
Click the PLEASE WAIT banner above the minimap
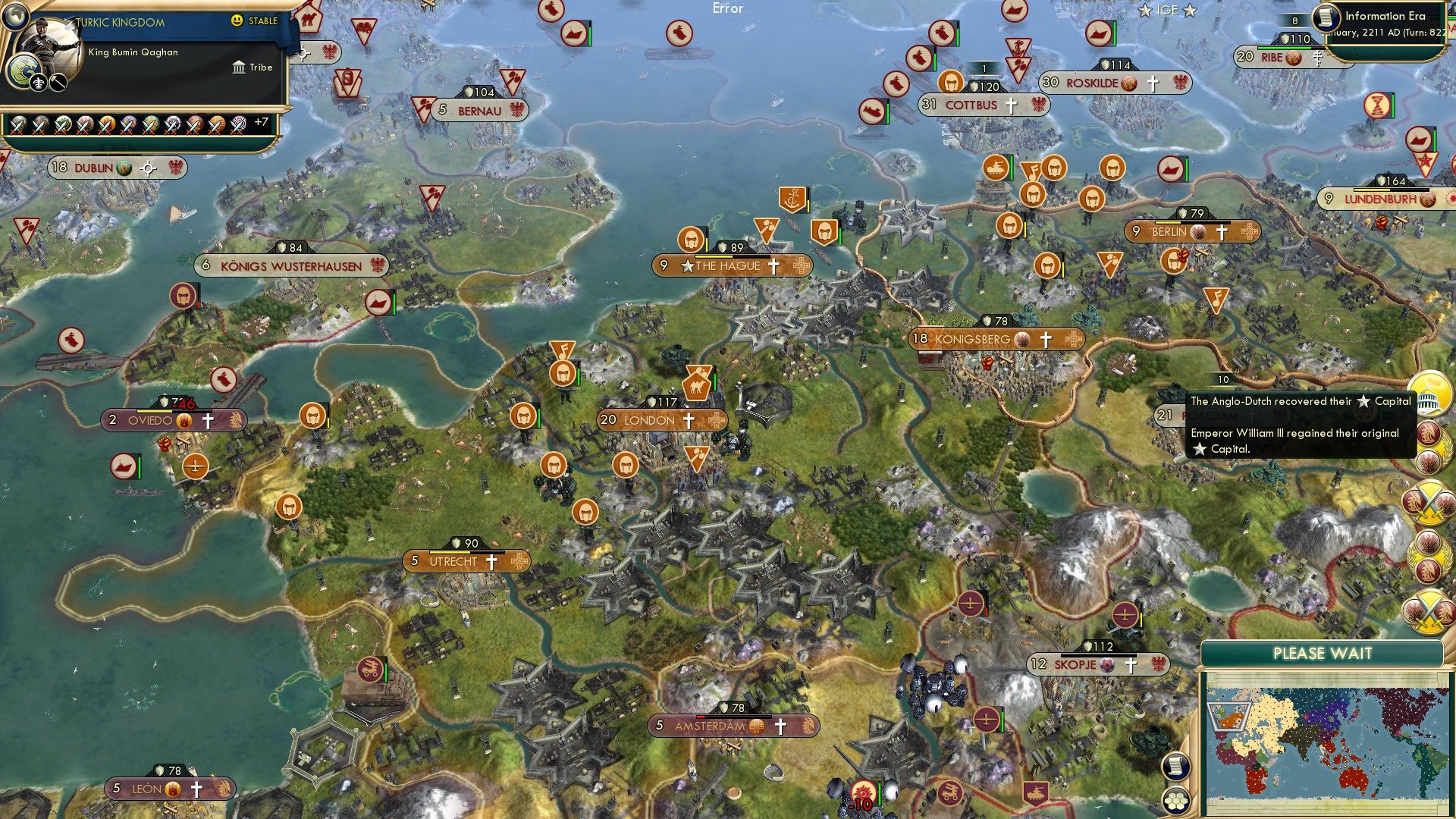[1323, 653]
